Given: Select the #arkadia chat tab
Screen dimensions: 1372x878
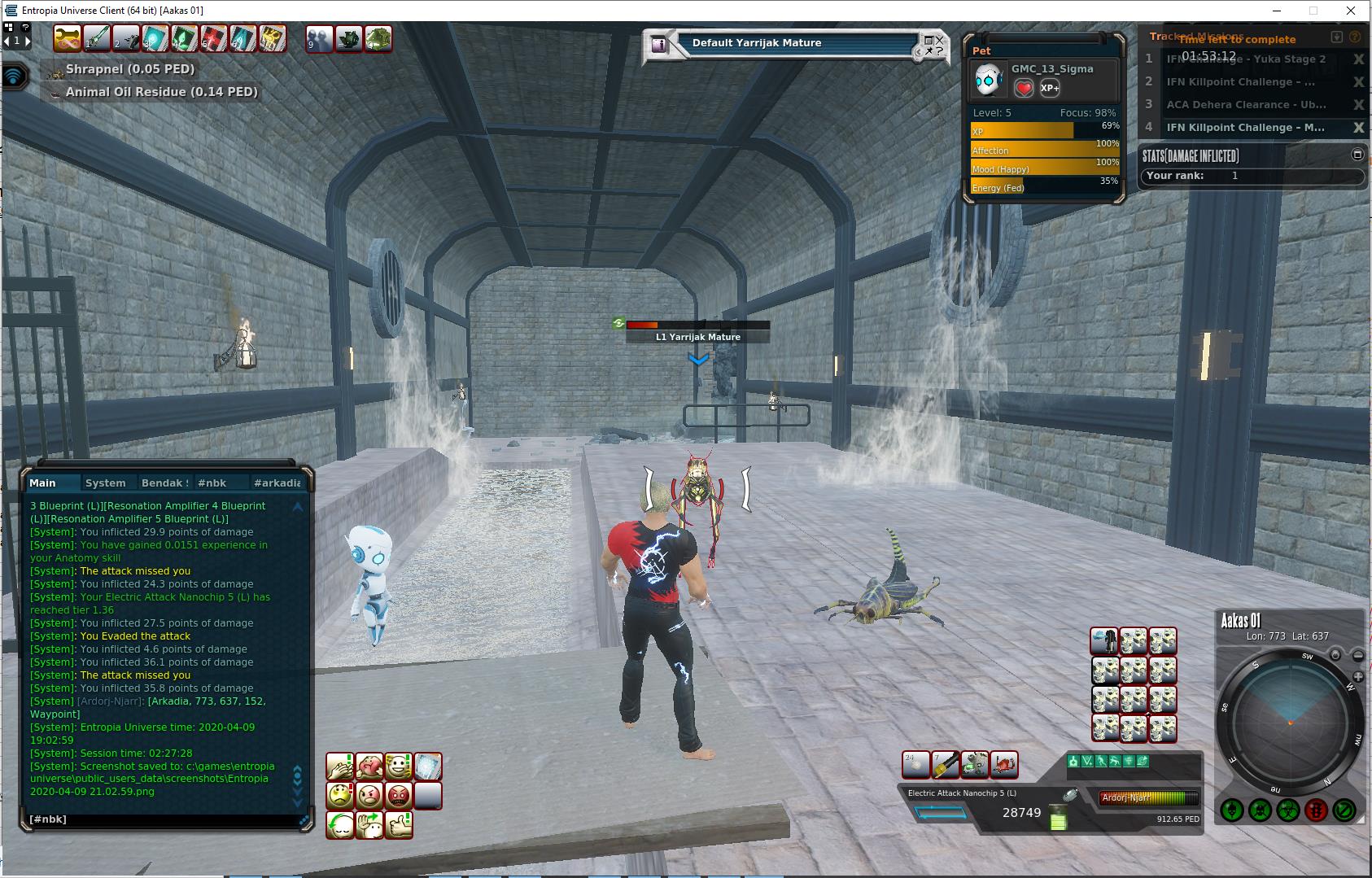Looking at the screenshot, I should tap(277, 483).
